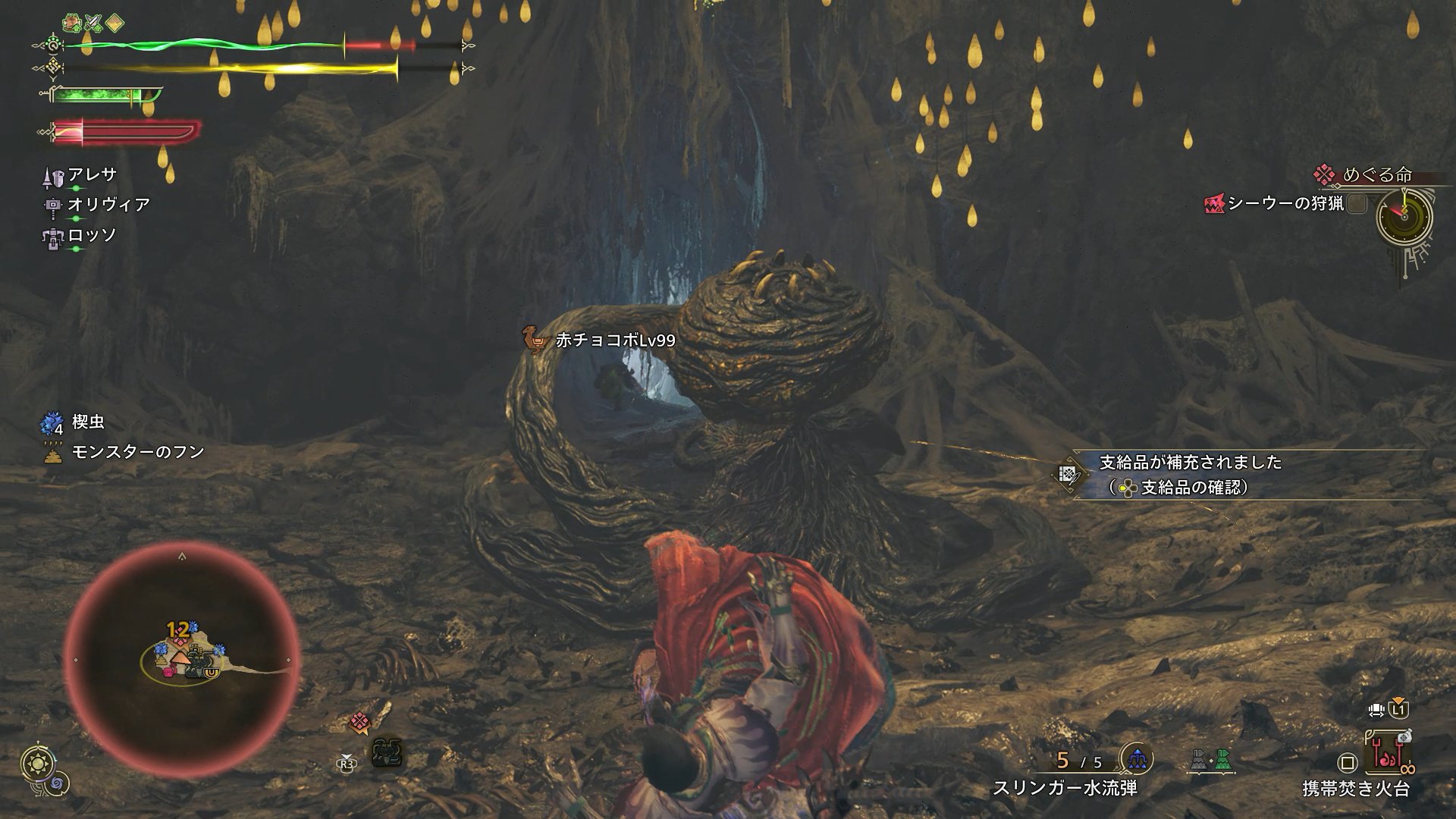Click the quest clock timer dial
Viewport: 1456px width, 819px height.
tap(1404, 216)
